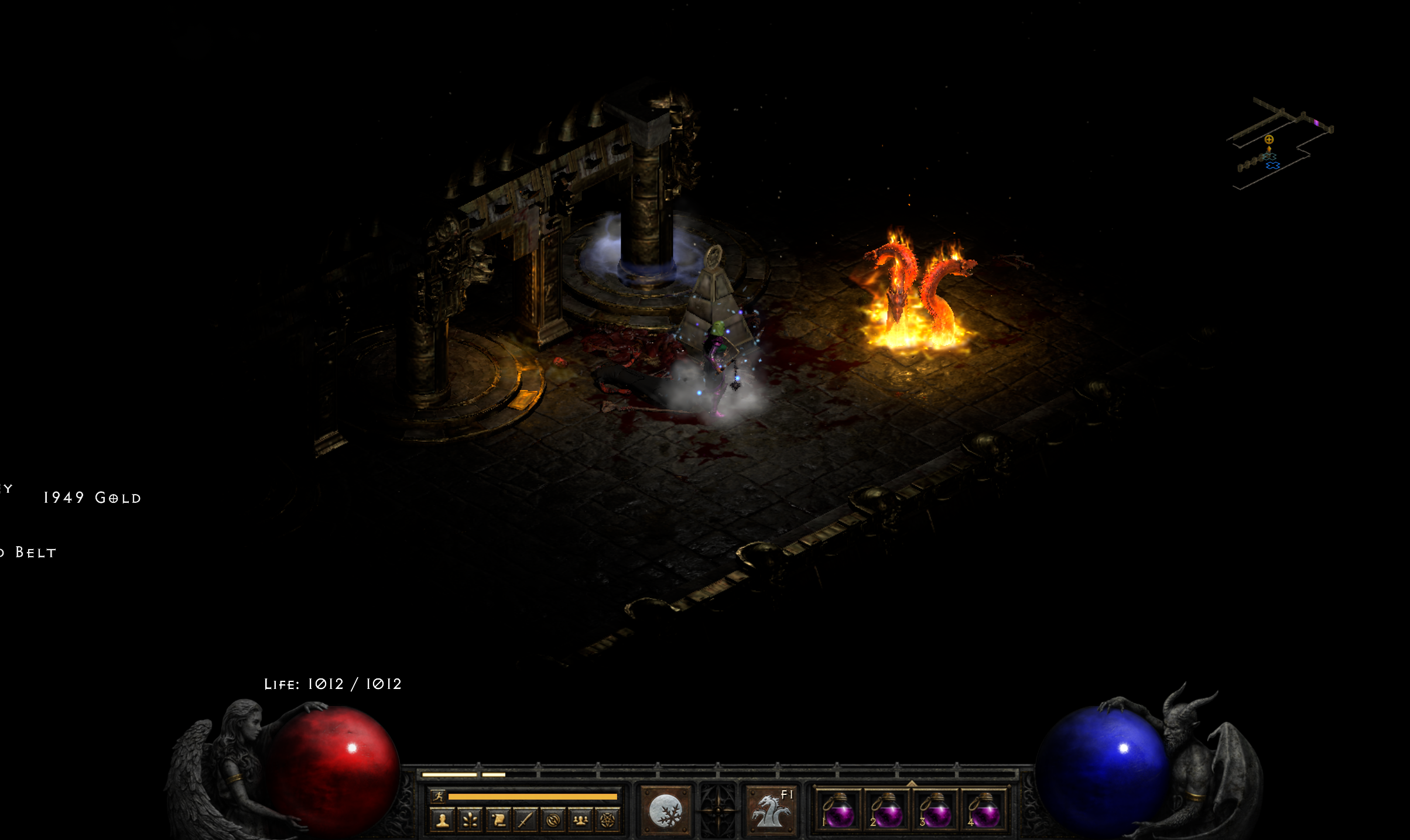Open the skill tree branch icon
The image size is (1410, 840).
[470, 820]
